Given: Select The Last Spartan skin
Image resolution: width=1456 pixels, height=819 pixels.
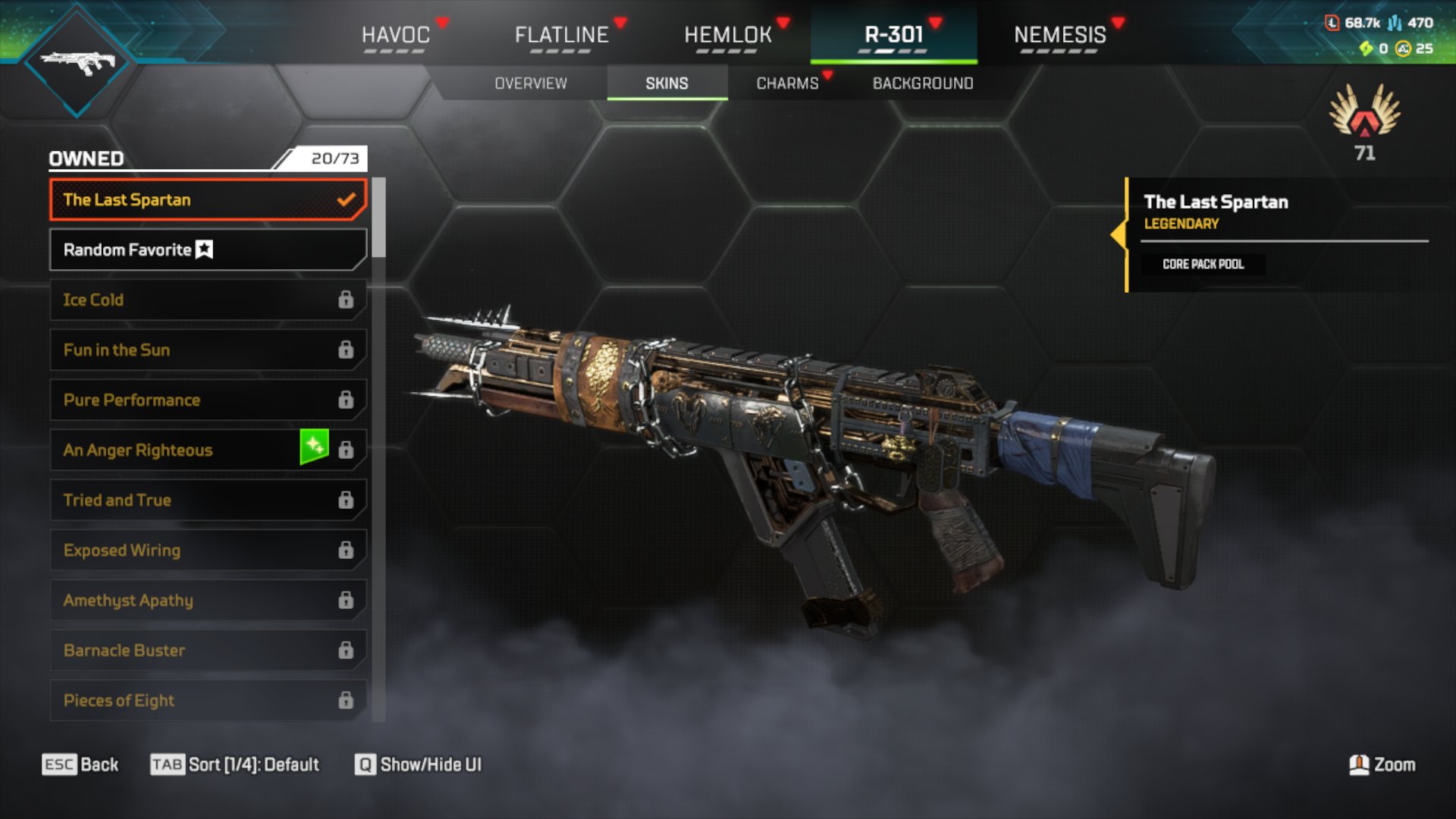Looking at the screenshot, I should 207,200.
